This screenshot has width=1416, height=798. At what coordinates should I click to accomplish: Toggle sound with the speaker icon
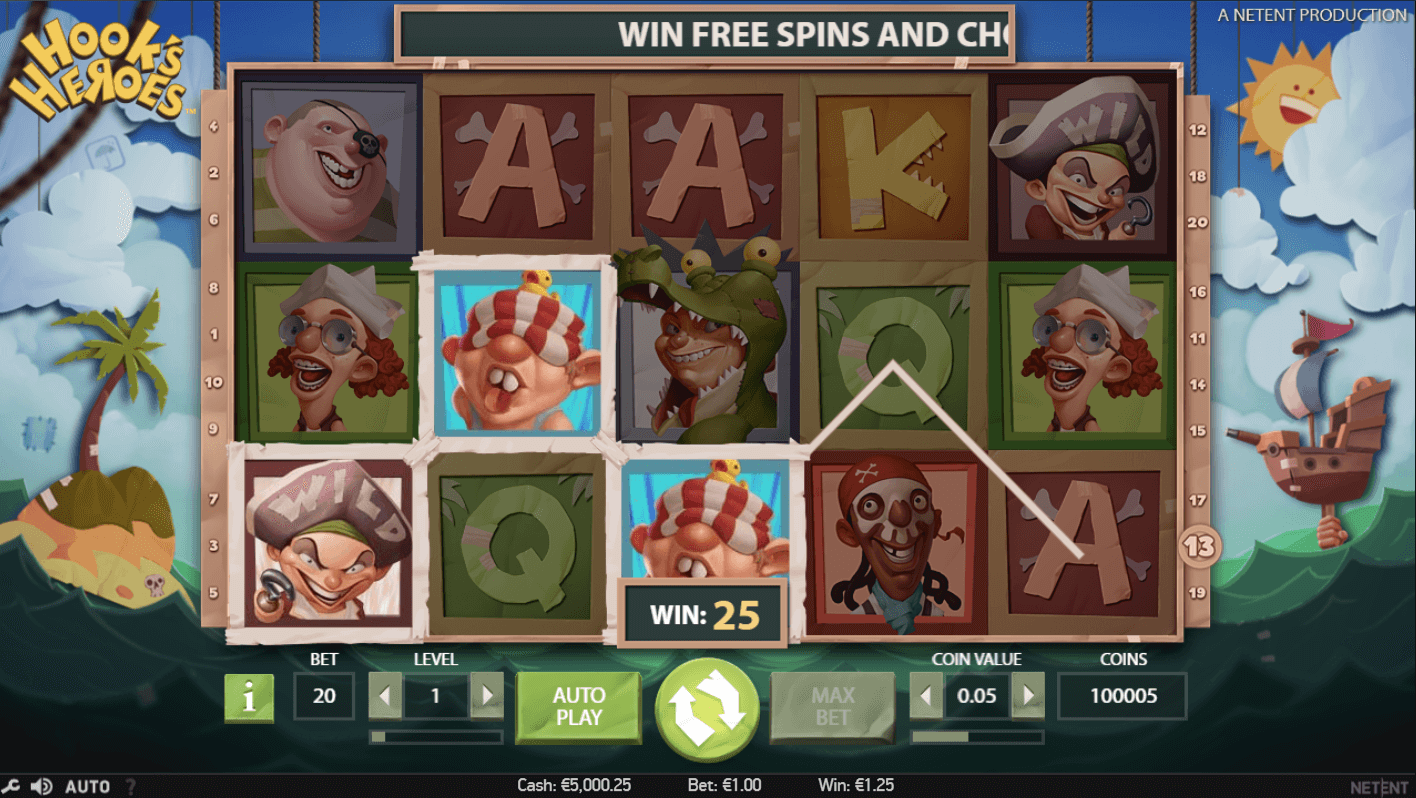point(41,786)
